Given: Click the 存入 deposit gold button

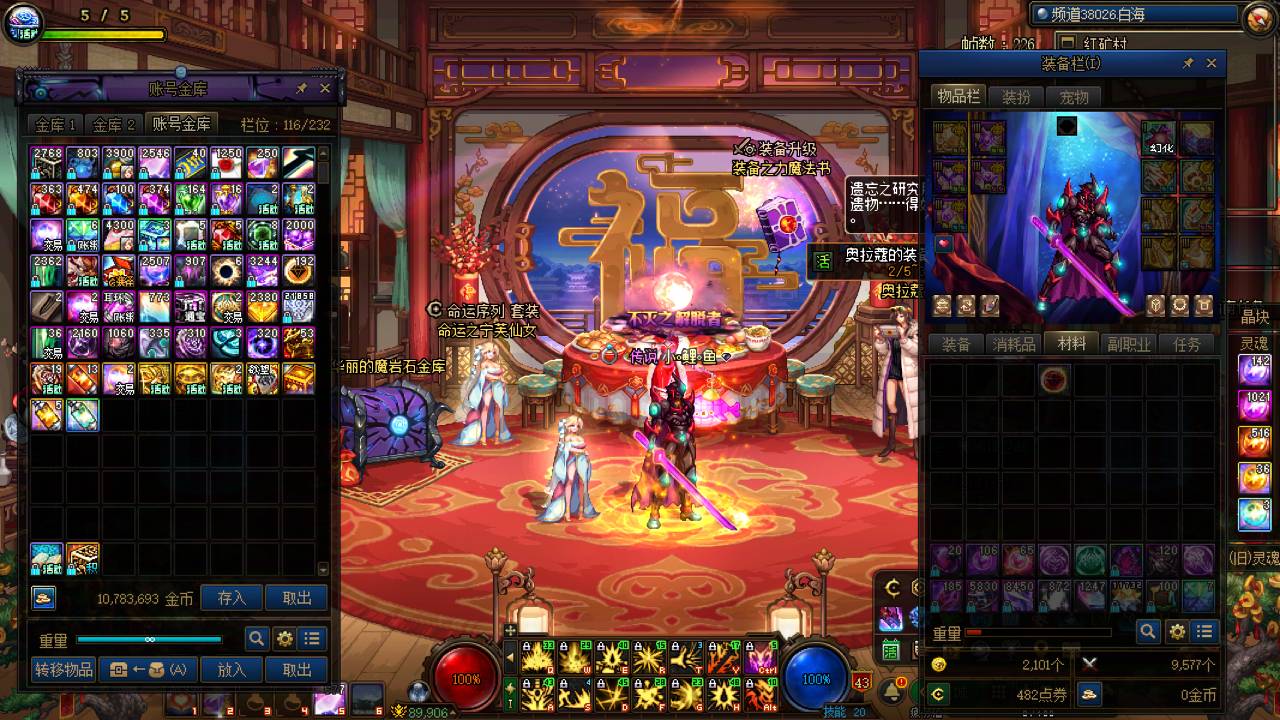Looking at the screenshot, I should point(231,598).
